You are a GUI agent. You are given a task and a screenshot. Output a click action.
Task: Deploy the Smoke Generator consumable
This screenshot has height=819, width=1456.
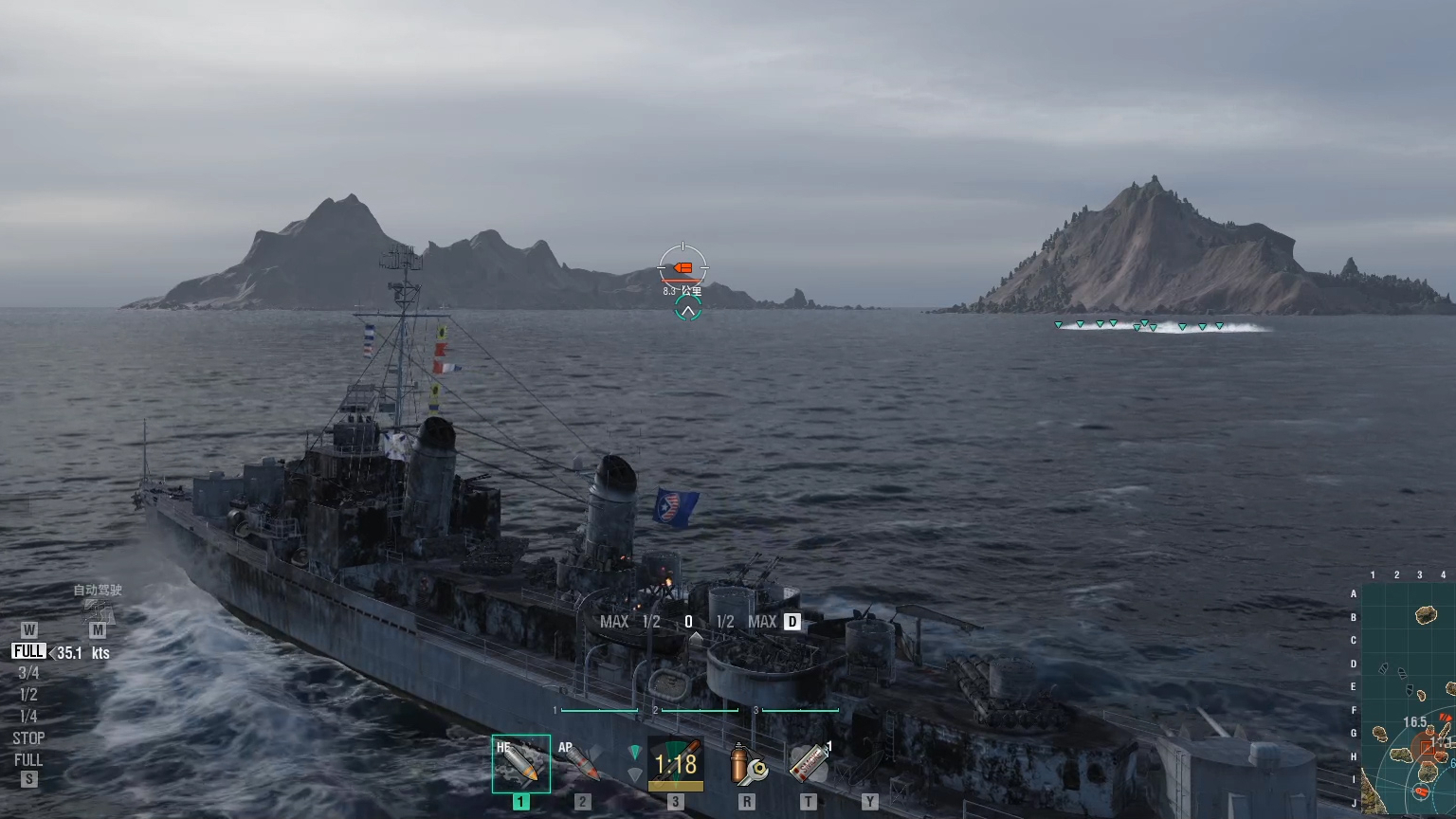point(809,764)
